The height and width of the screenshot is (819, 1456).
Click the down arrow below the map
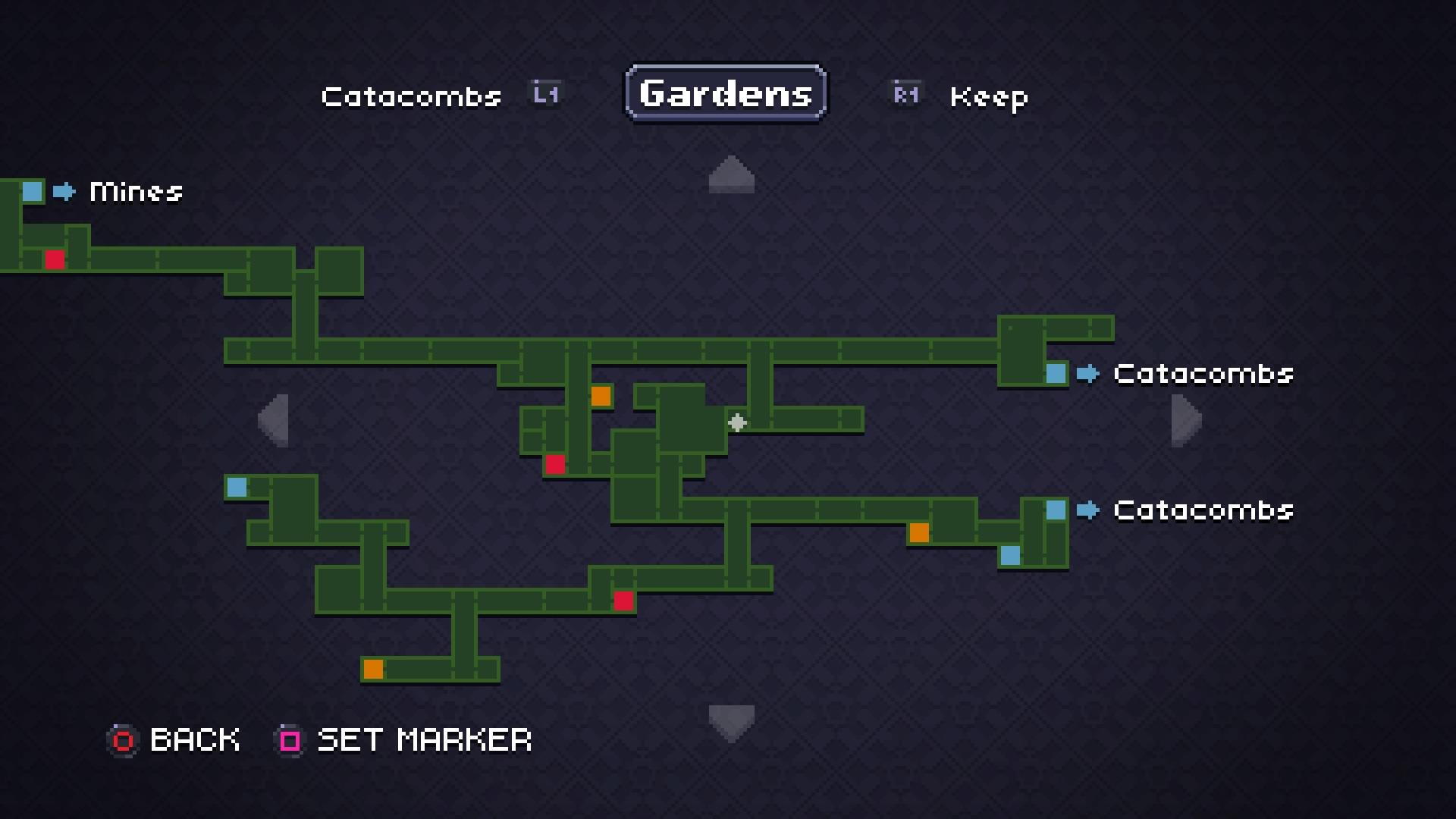[730, 720]
